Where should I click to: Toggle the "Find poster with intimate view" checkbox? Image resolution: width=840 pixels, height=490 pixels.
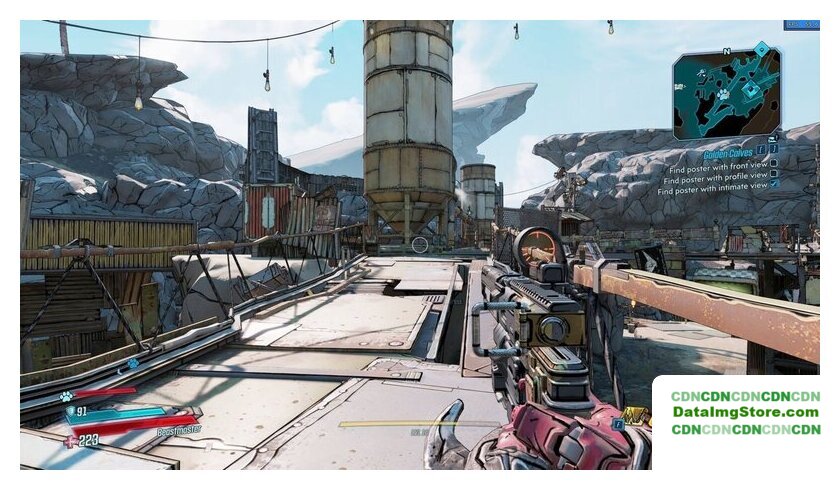pyautogui.click(x=774, y=185)
